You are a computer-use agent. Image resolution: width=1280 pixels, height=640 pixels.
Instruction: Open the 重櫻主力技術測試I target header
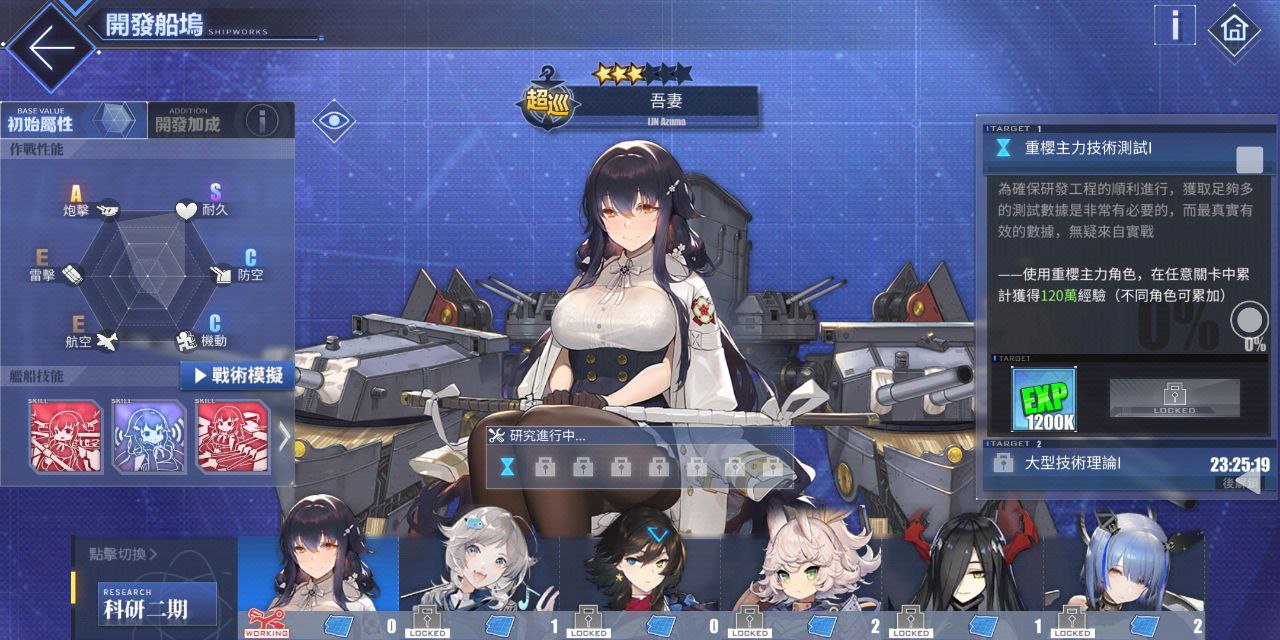pos(1110,149)
